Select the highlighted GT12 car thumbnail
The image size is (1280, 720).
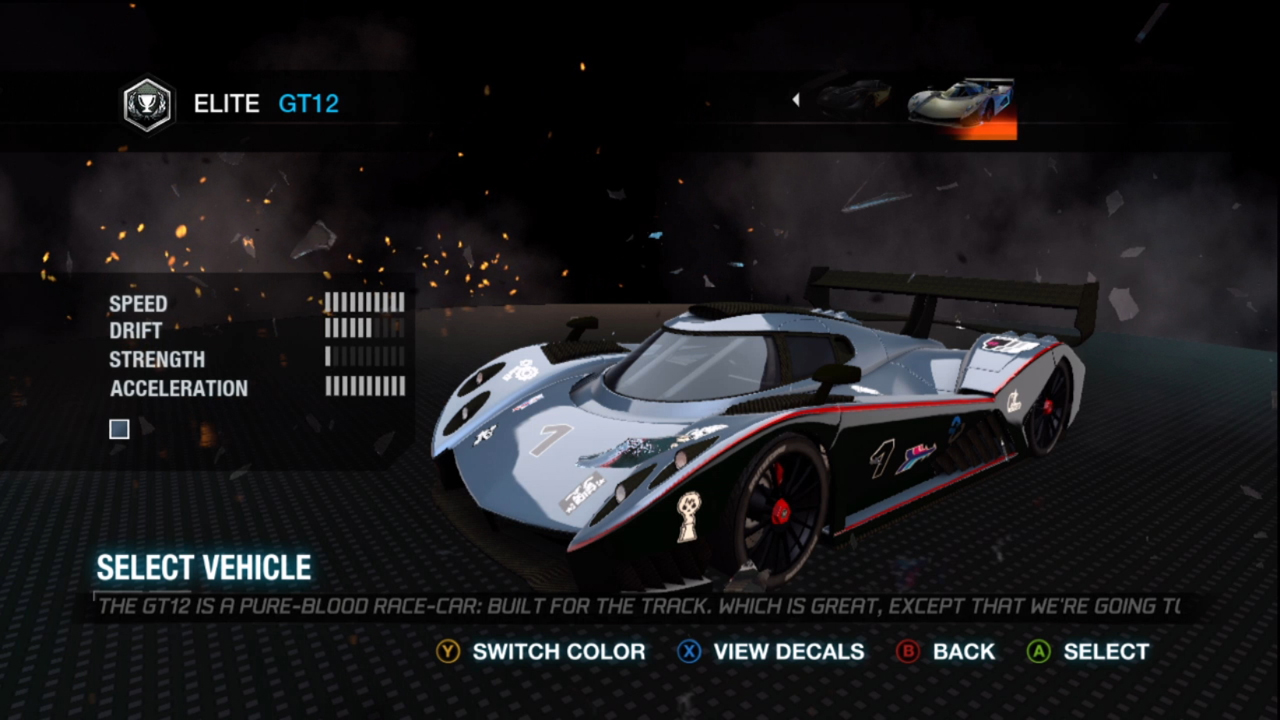(961, 105)
